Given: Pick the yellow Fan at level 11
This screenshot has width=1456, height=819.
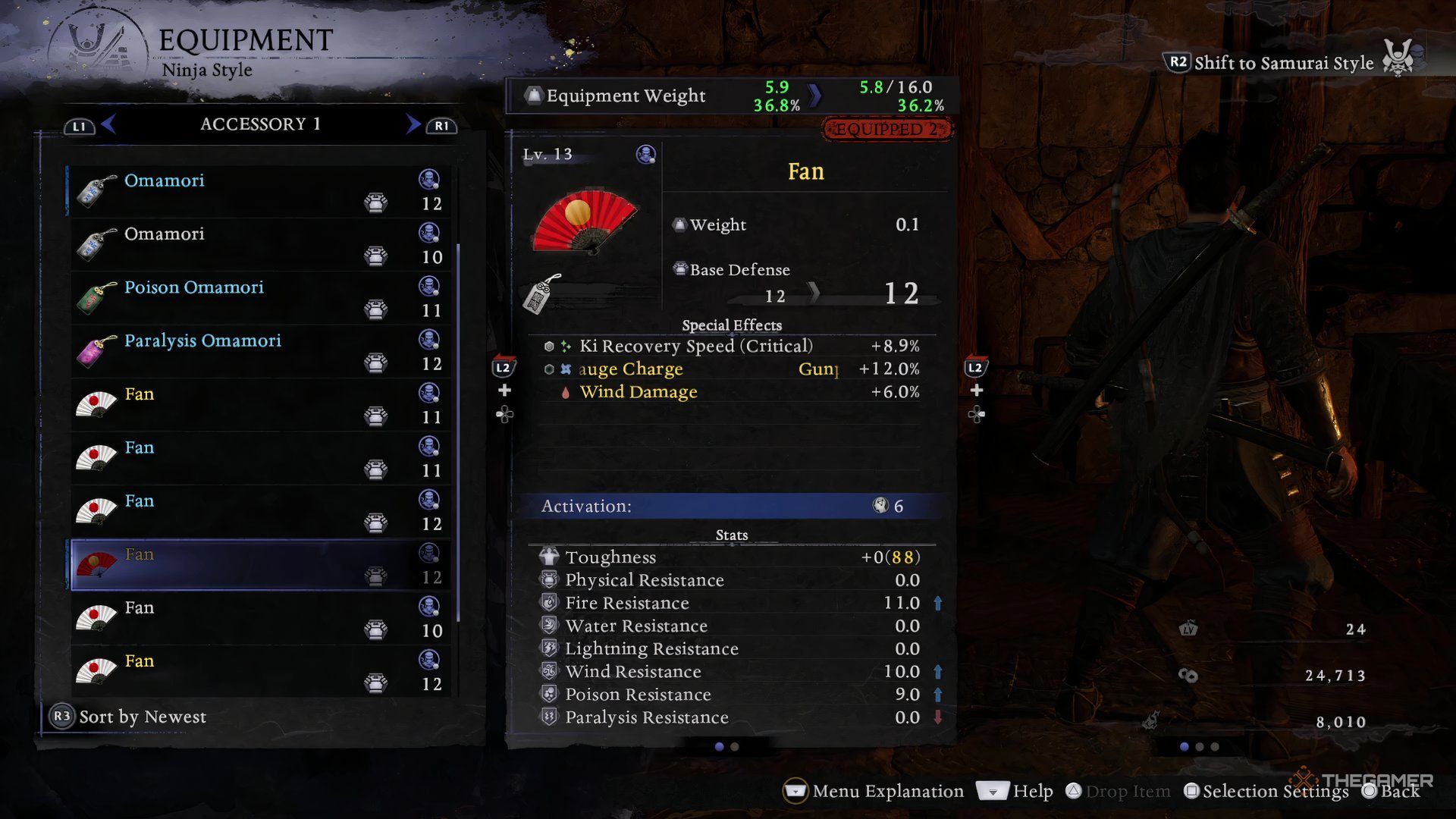Looking at the screenshot, I should pos(258,405).
